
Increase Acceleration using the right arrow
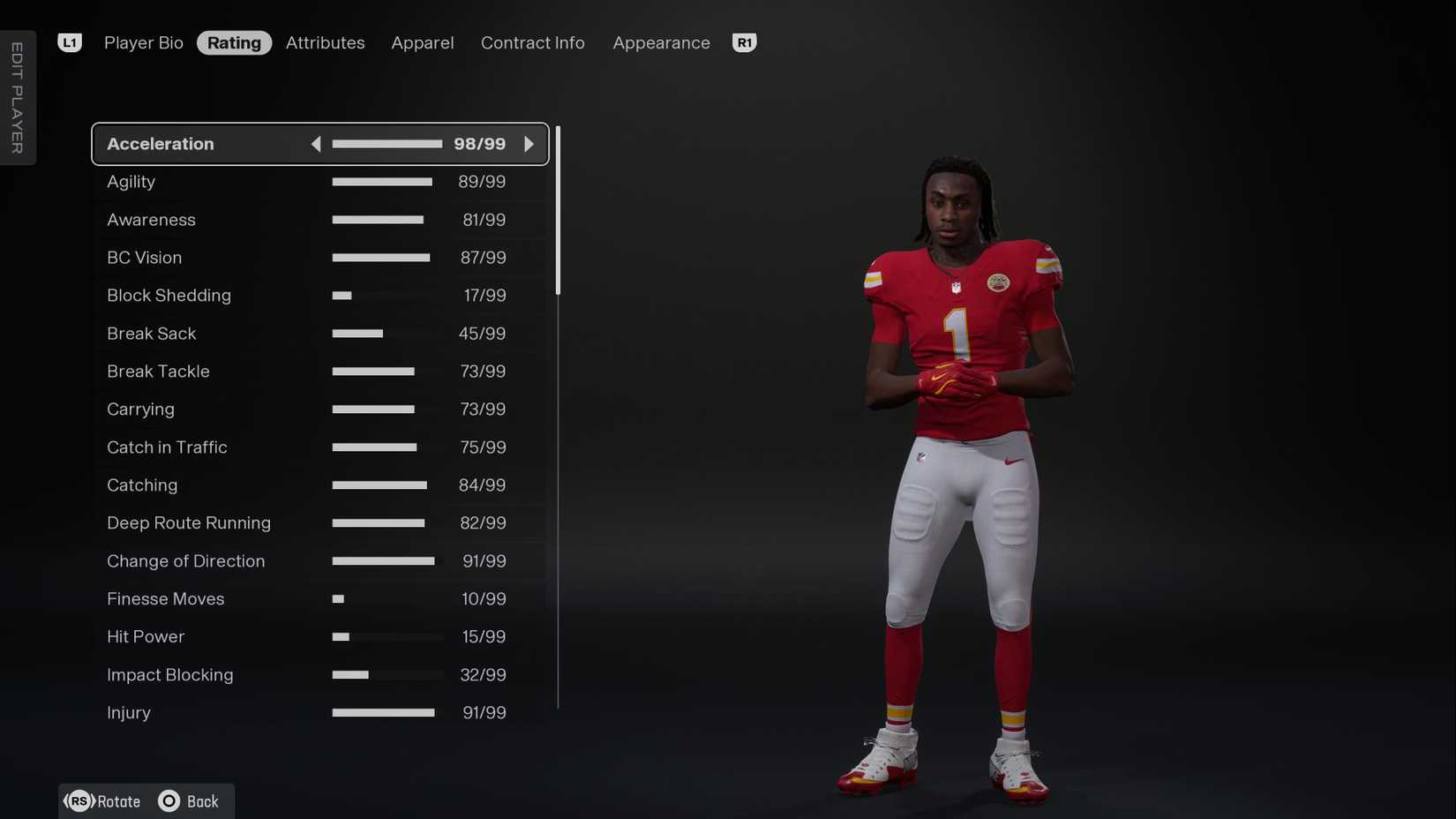pyautogui.click(x=529, y=143)
